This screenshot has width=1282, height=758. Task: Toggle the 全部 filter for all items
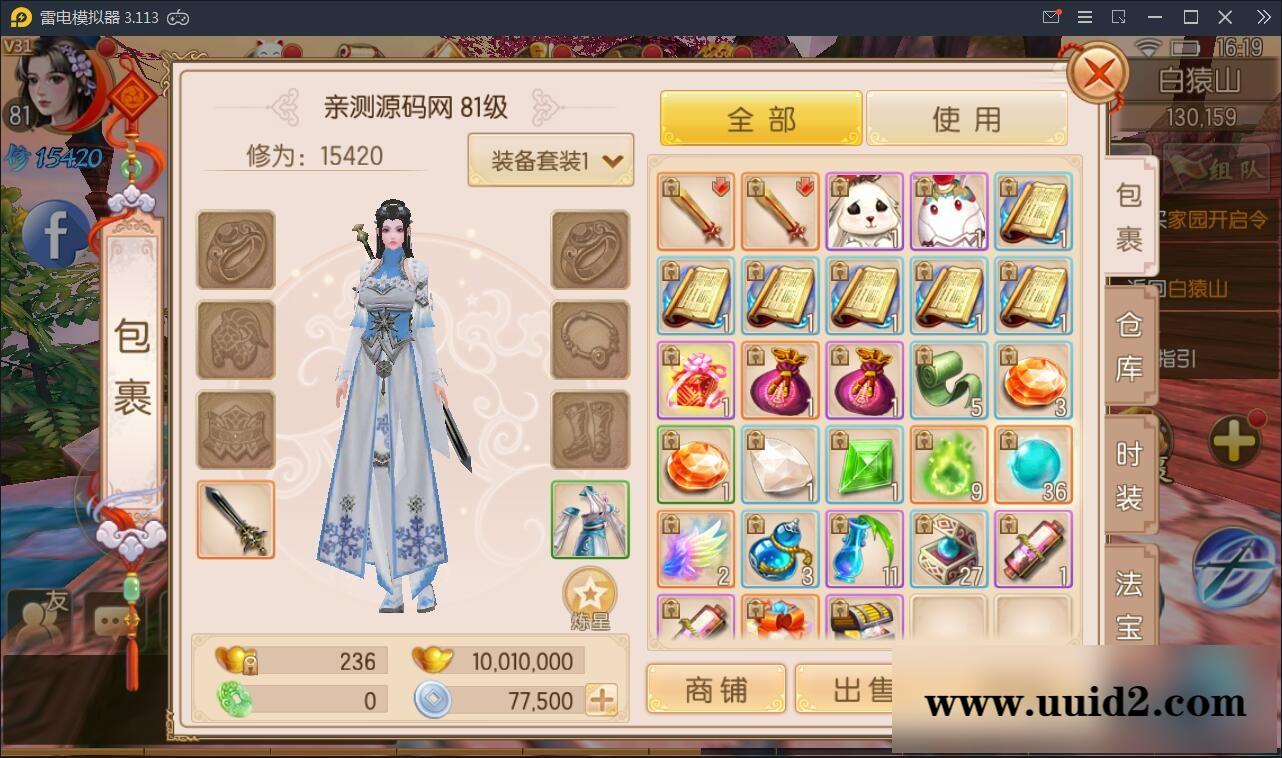tap(760, 117)
